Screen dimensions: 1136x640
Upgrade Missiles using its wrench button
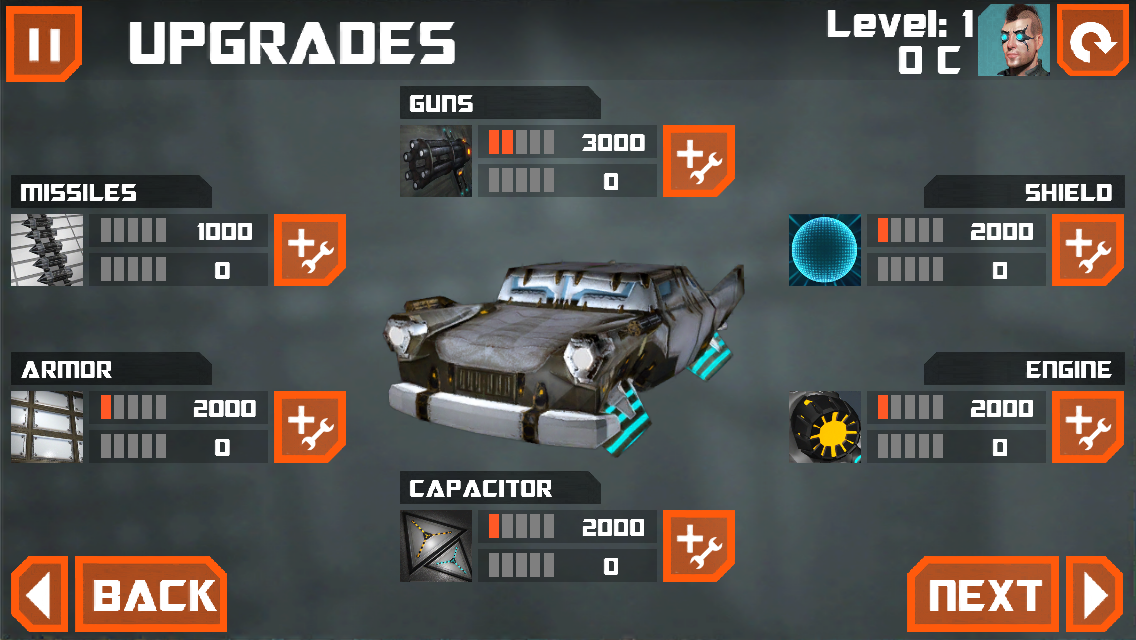tap(309, 249)
